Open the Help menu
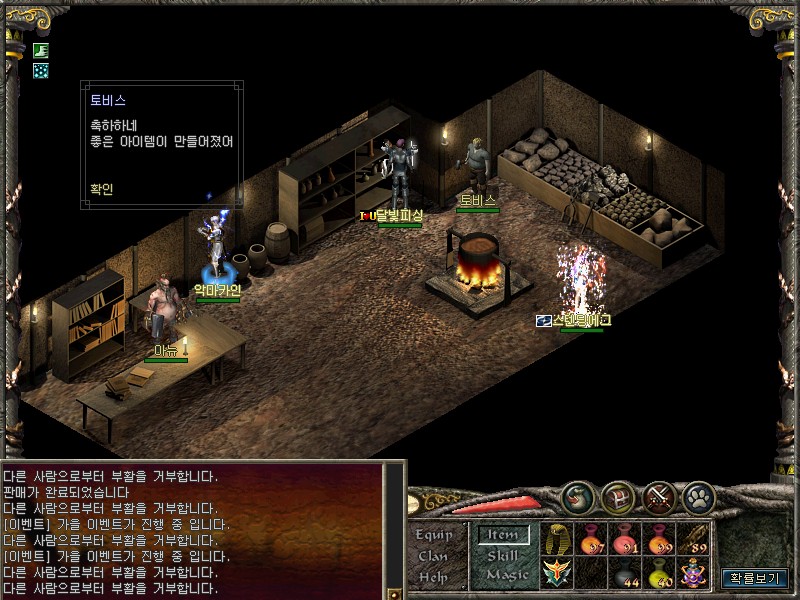Screen dimensions: 800x600 point(434,576)
